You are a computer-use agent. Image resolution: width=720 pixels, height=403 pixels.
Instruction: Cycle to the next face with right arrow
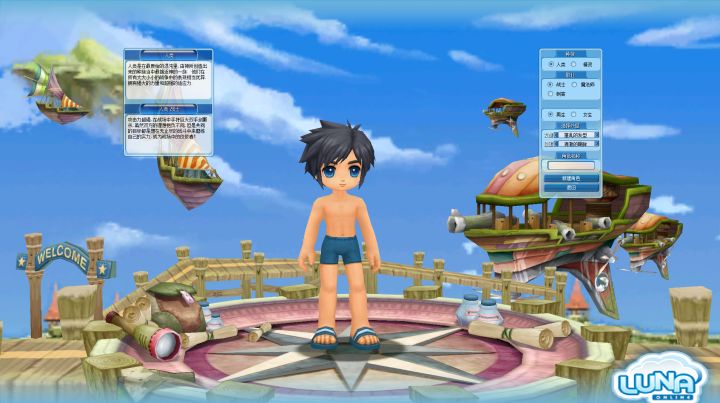tap(597, 143)
